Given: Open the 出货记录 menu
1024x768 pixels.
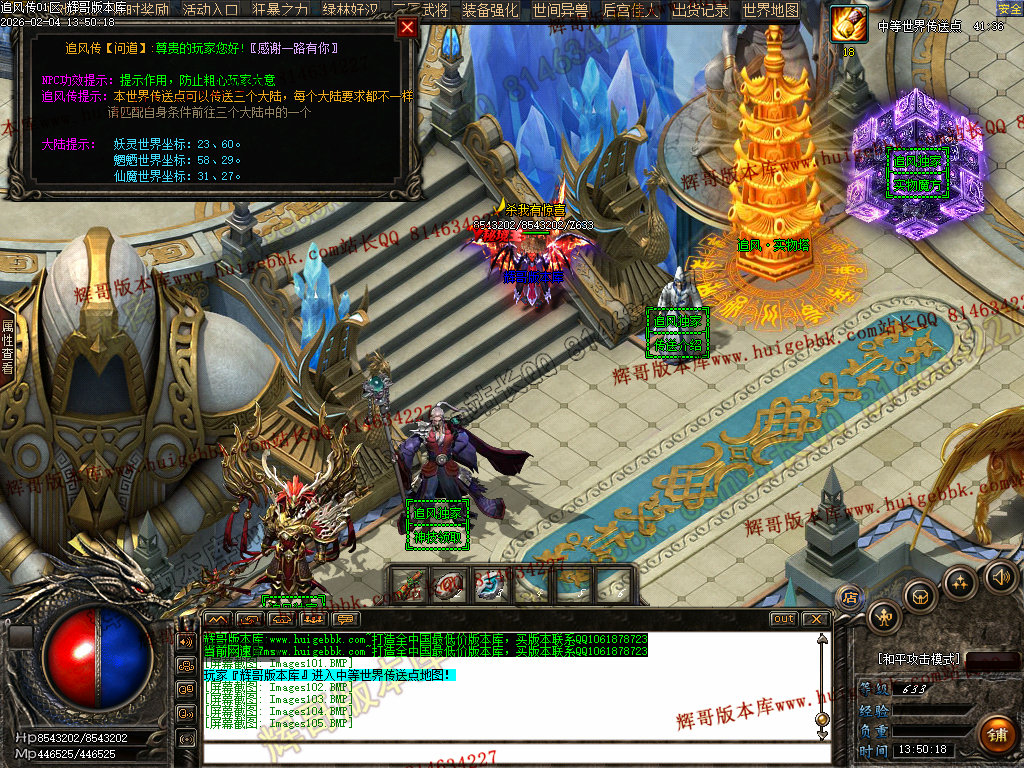Looking at the screenshot, I should 700,10.
